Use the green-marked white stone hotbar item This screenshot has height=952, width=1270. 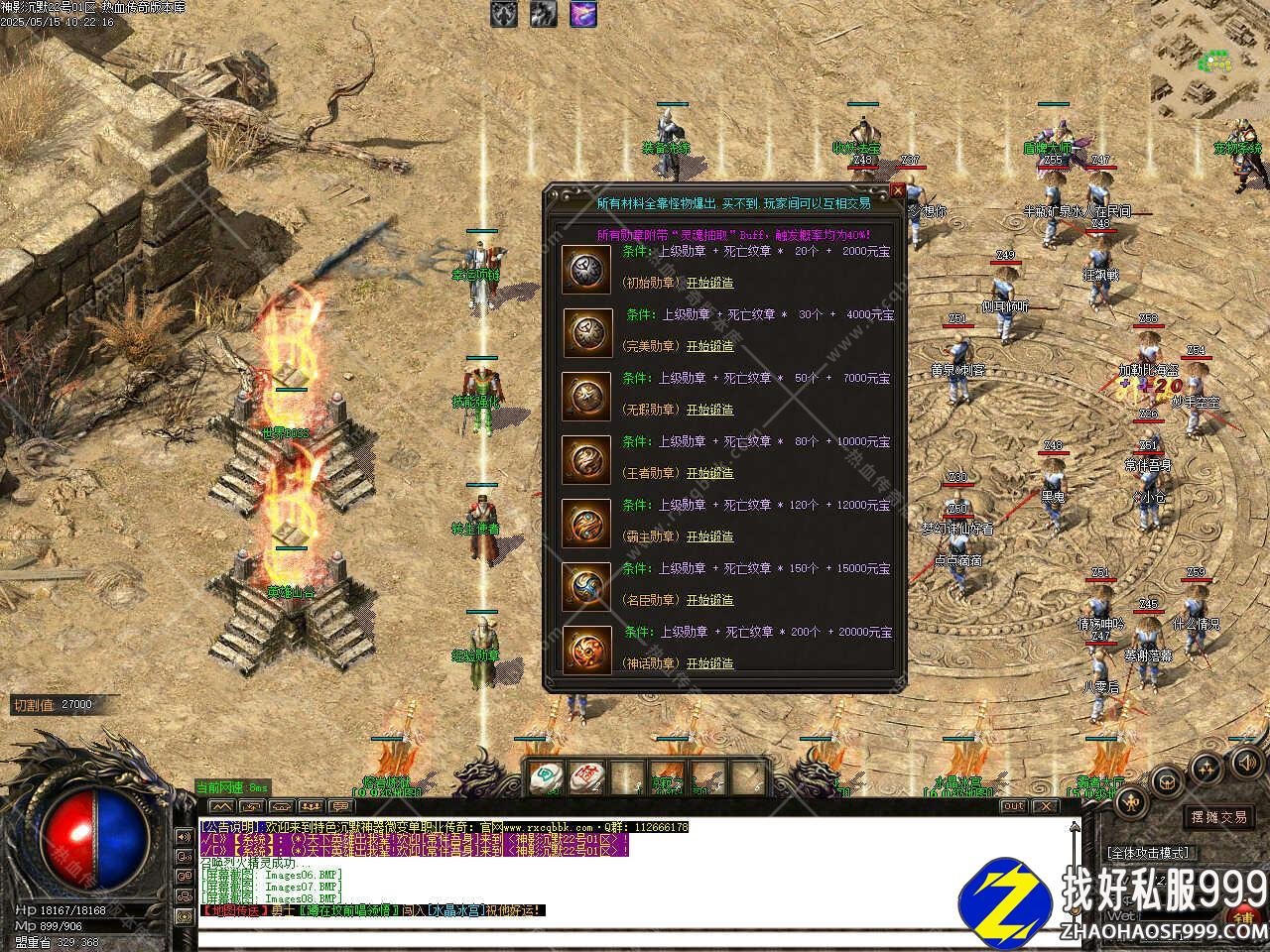click(545, 777)
